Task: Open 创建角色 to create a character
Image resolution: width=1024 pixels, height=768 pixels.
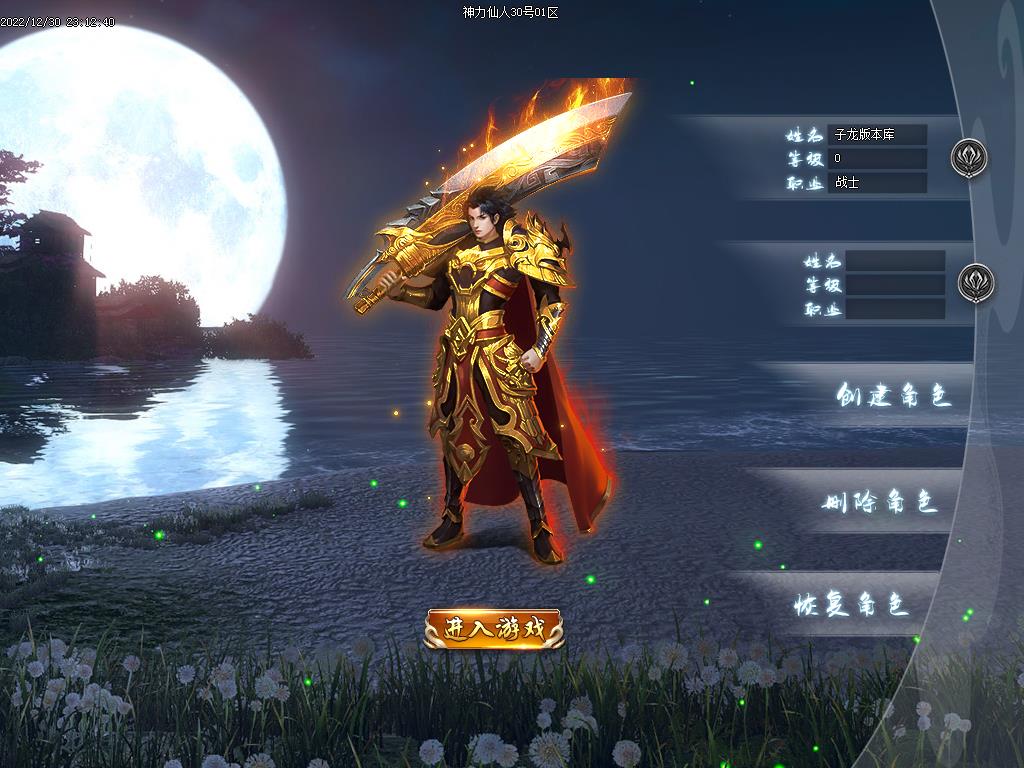Action: pos(892,396)
